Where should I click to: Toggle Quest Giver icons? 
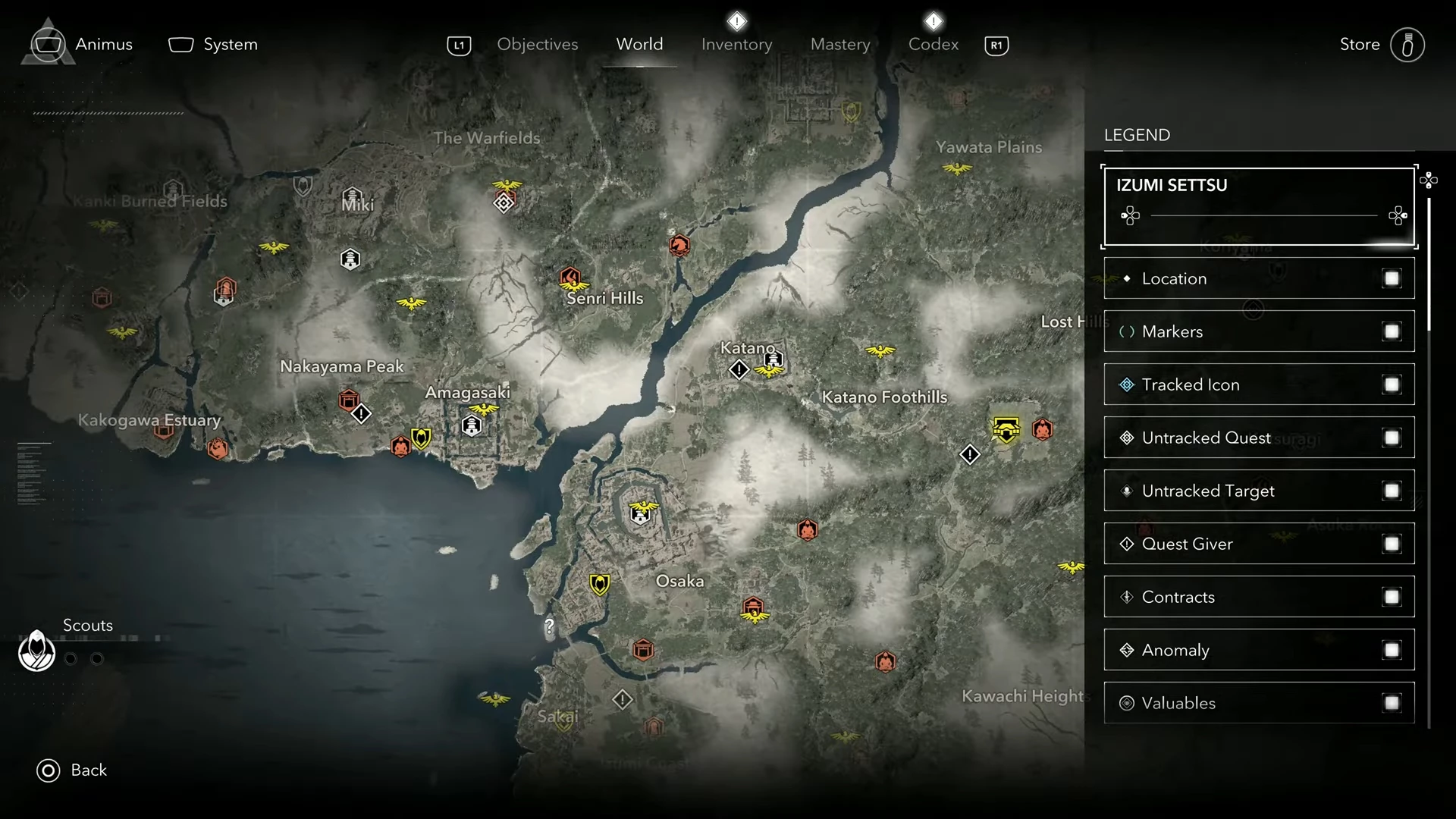click(x=1391, y=544)
